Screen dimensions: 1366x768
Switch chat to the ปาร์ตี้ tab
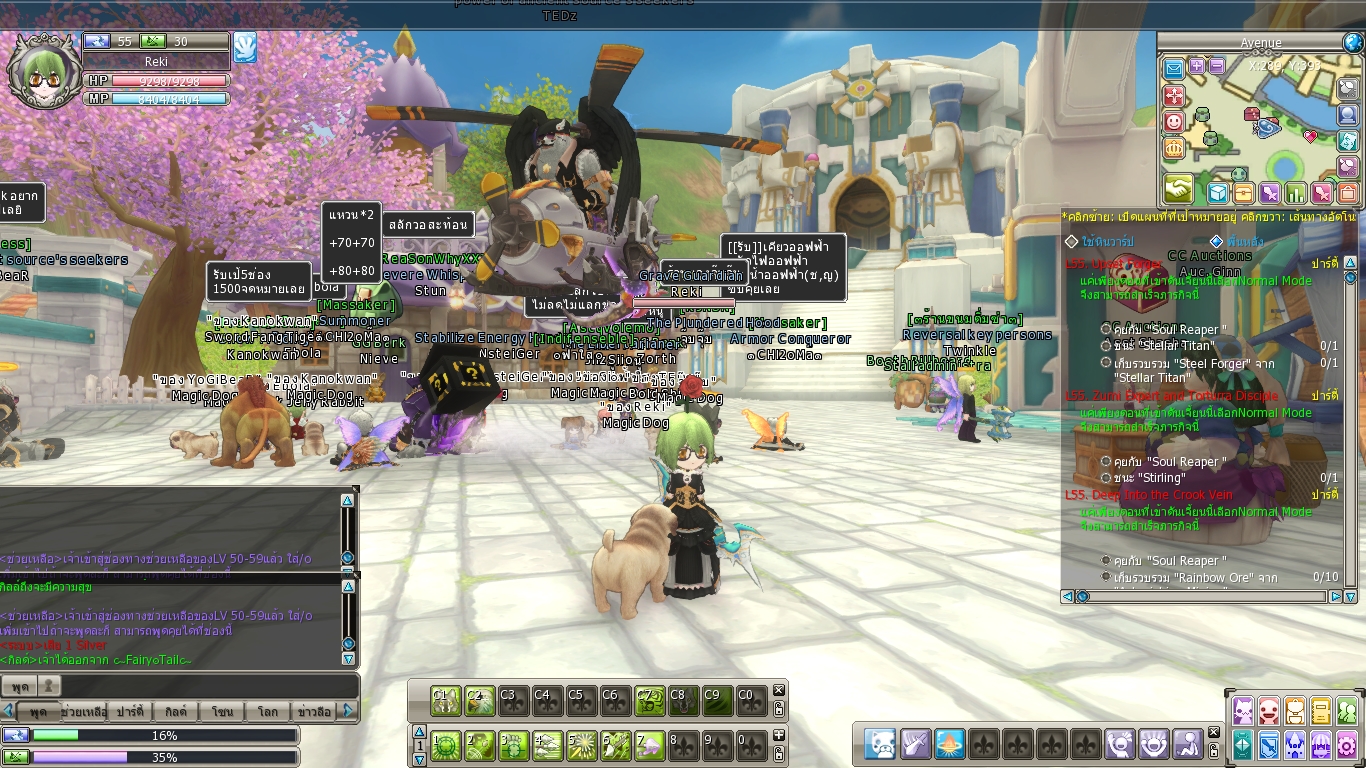[130, 712]
